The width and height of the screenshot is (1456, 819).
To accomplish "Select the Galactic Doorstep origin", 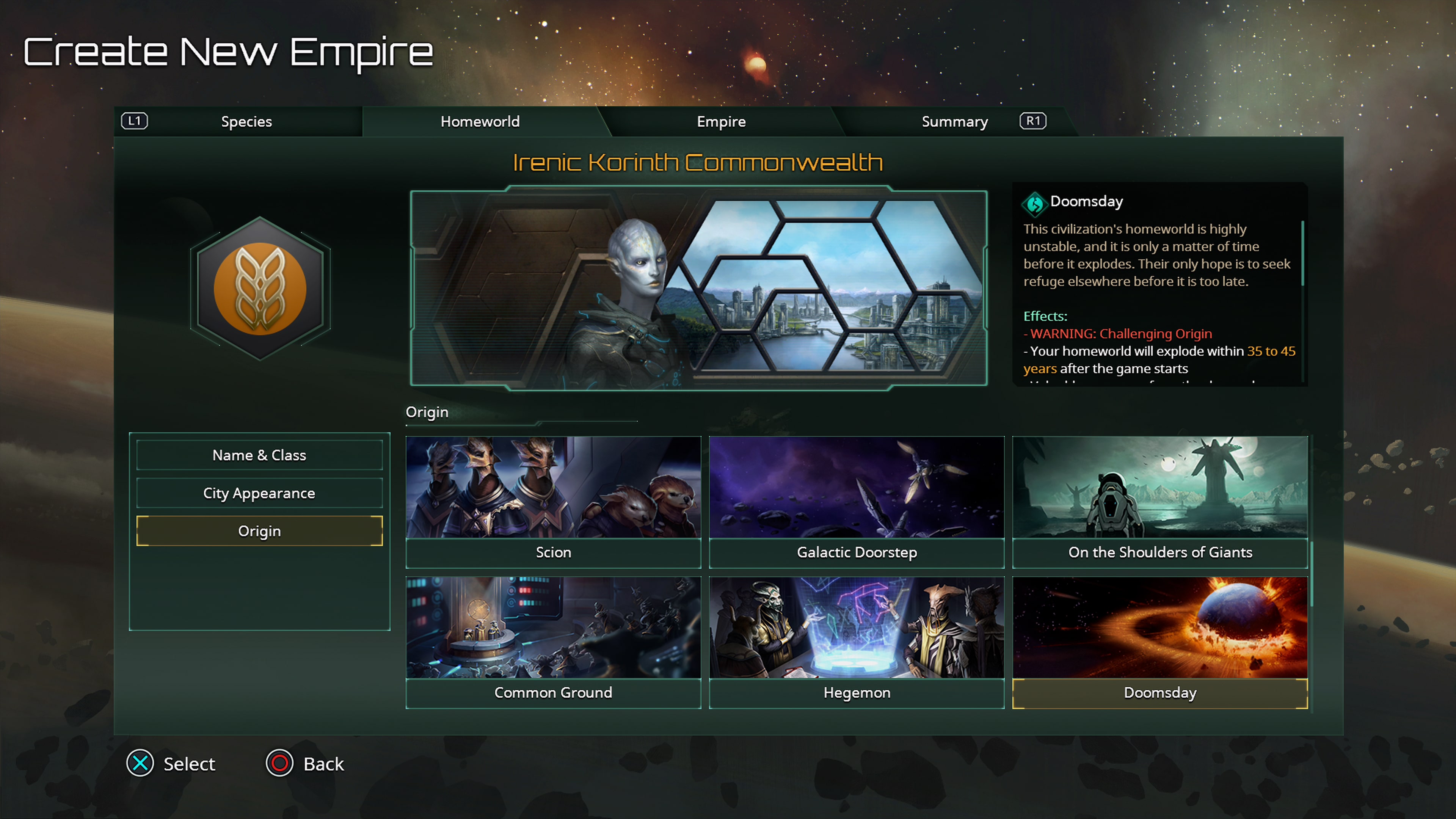I will tap(856, 500).
